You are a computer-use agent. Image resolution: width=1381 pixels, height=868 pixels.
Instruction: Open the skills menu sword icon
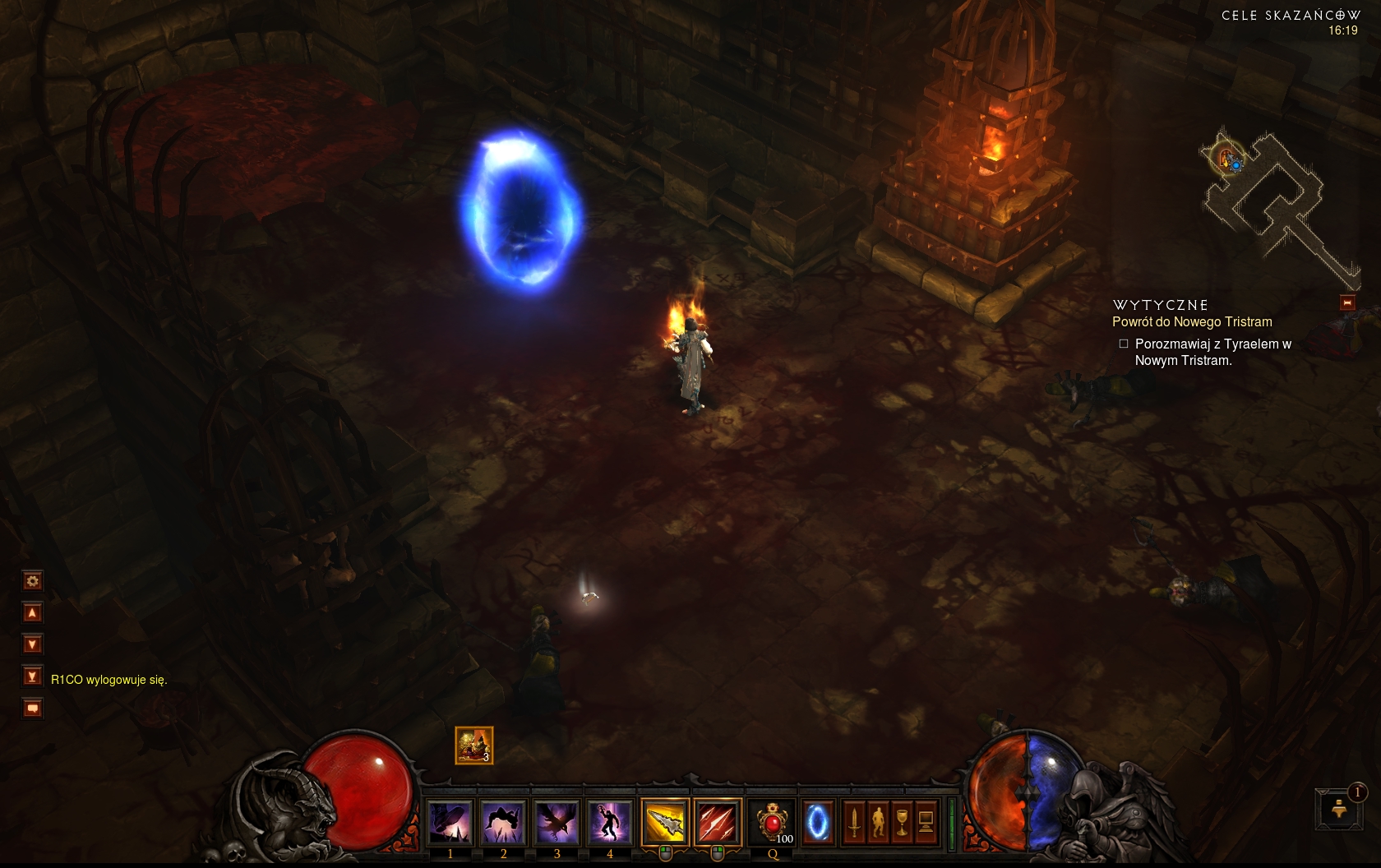tap(854, 822)
